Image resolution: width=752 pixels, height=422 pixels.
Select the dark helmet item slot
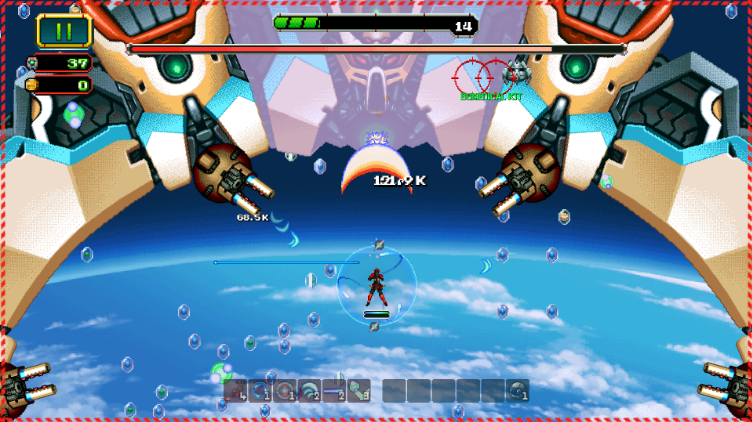[517, 390]
